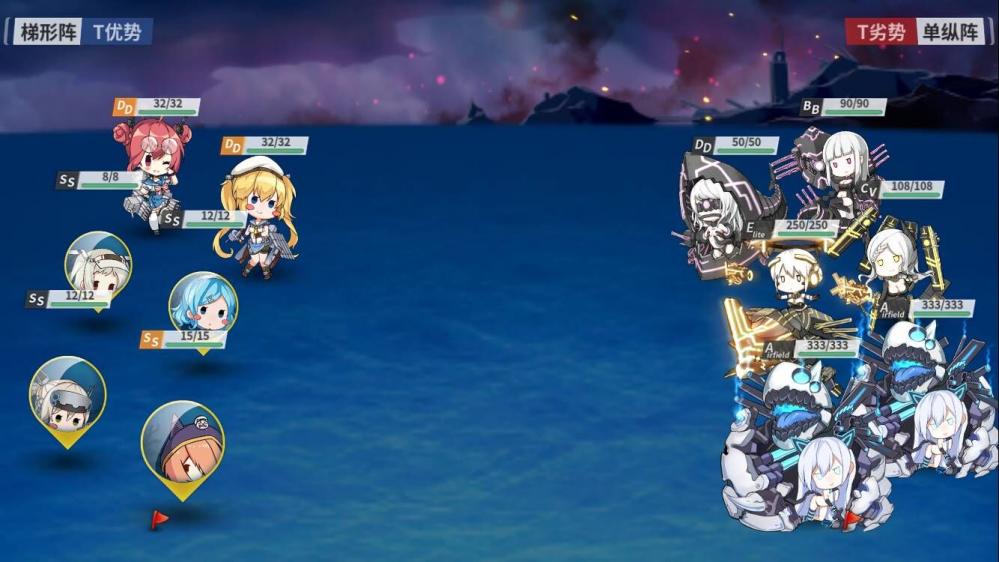This screenshot has height=562, width=999.
Task: Select the orange-haired hooded submarine portrait marker
Action: tap(181, 440)
